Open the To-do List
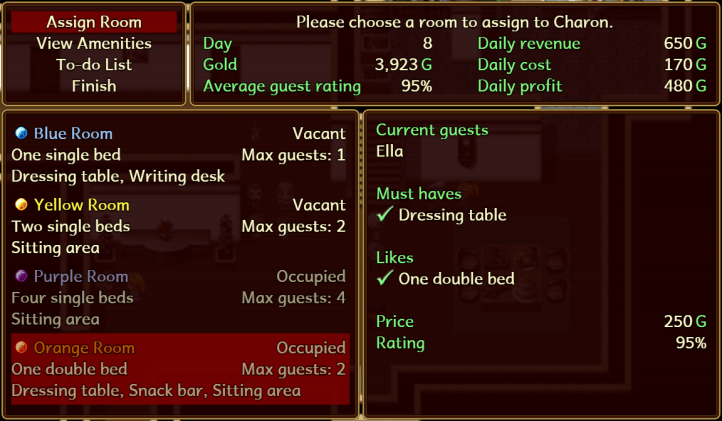722x421 pixels. [94, 64]
